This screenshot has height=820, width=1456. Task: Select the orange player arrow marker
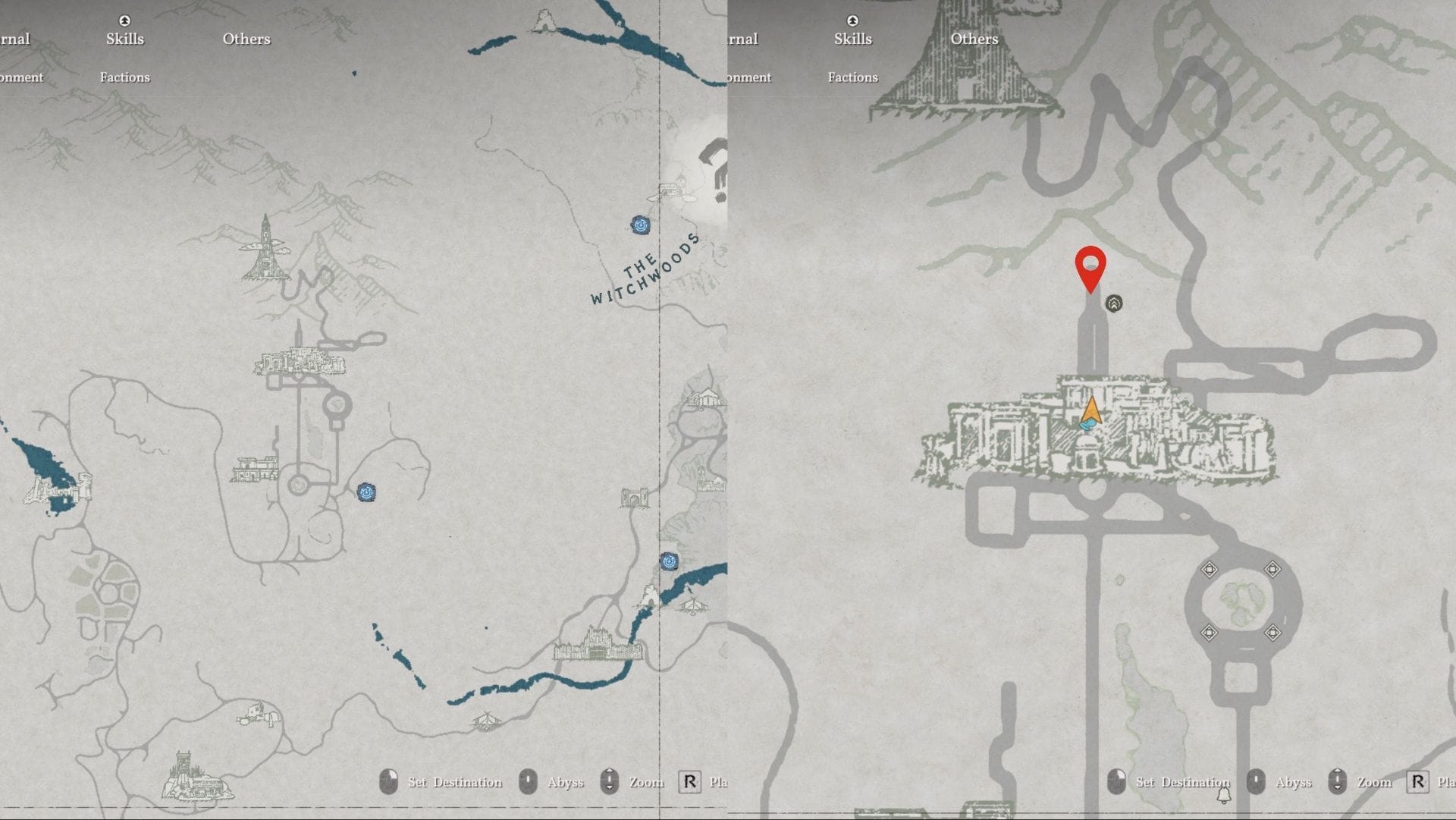pyautogui.click(x=1091, y=412)
